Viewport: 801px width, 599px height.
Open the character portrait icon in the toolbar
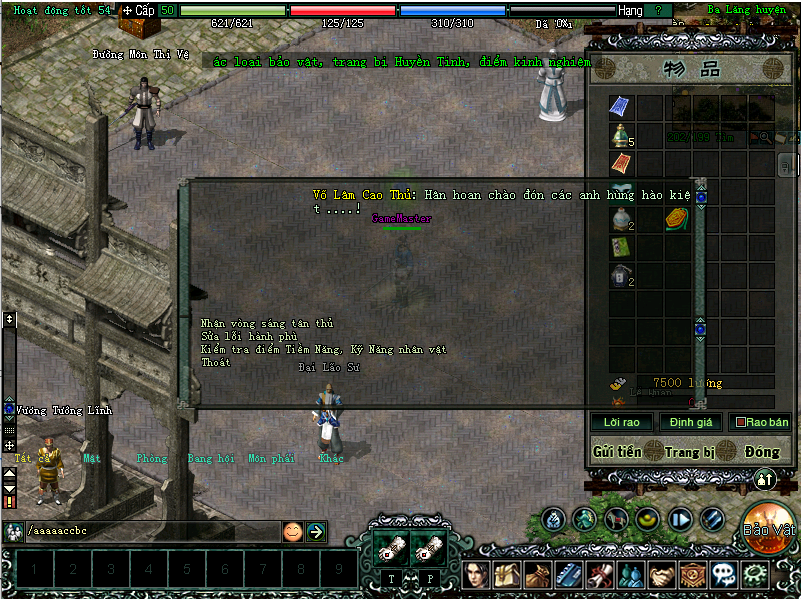(x=477, y=575)
